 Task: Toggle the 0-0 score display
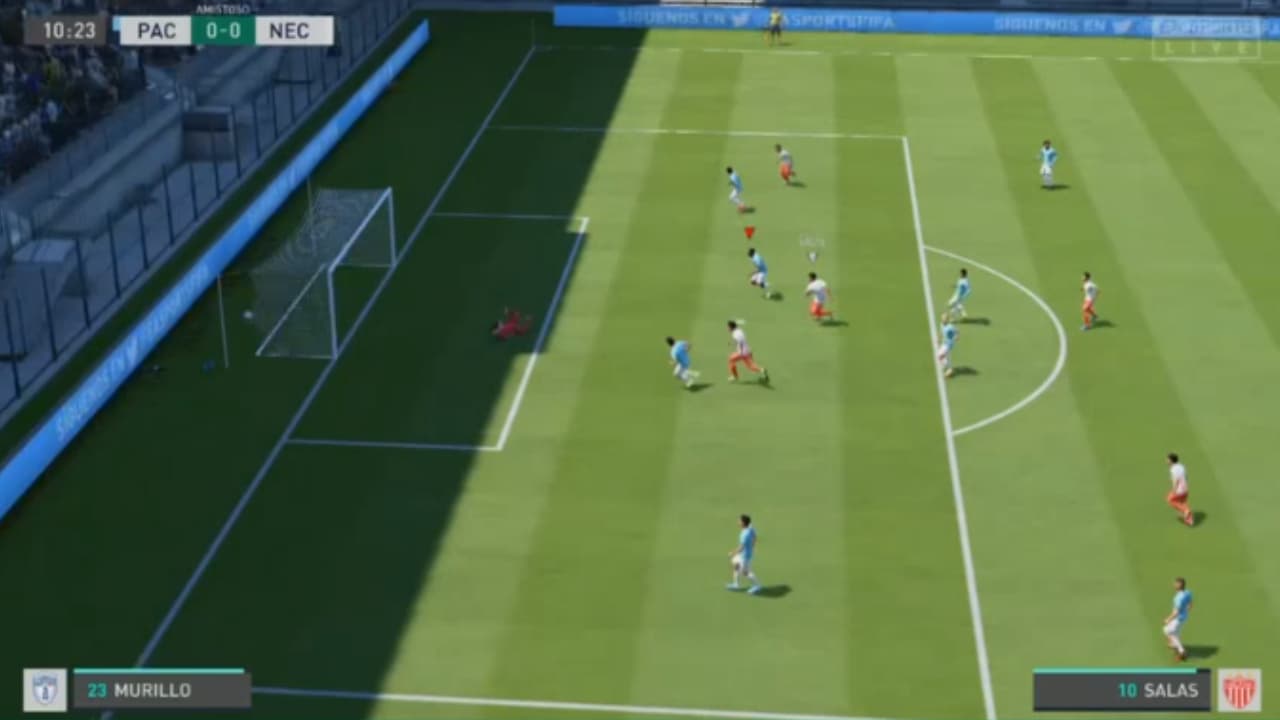click(x=223, y=32)
